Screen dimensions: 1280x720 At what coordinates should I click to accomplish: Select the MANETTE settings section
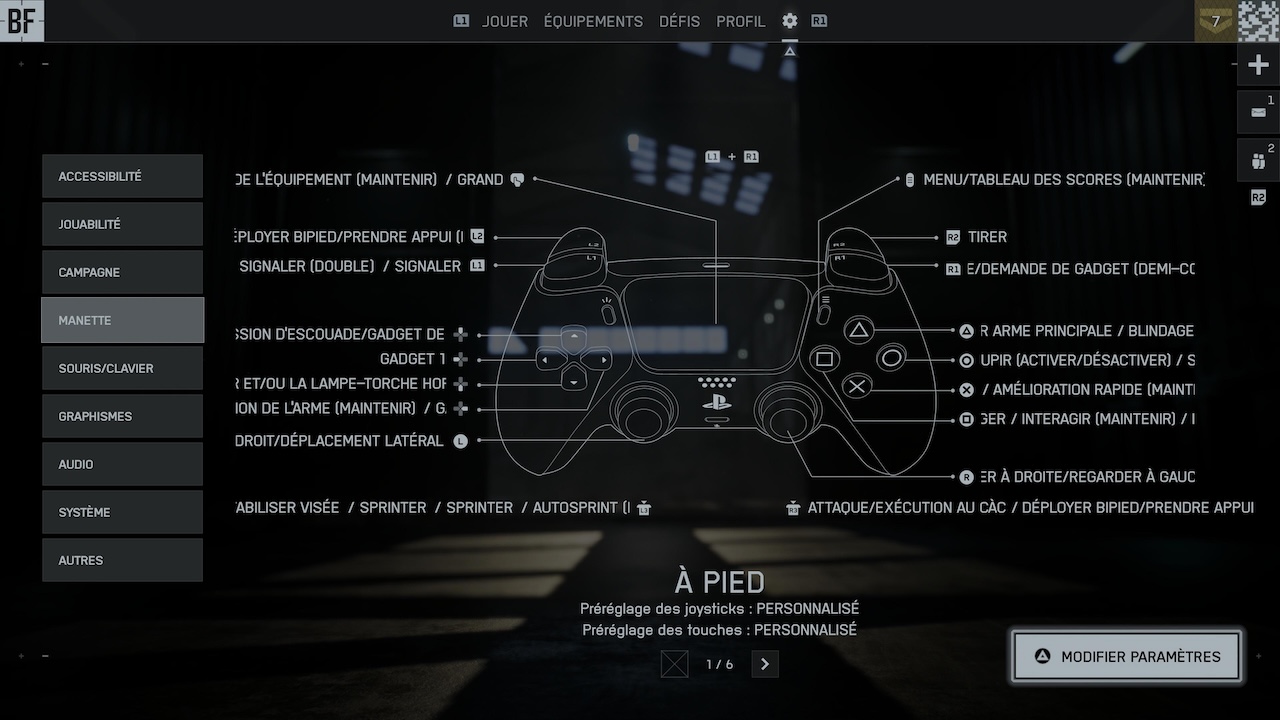point(122,320)
